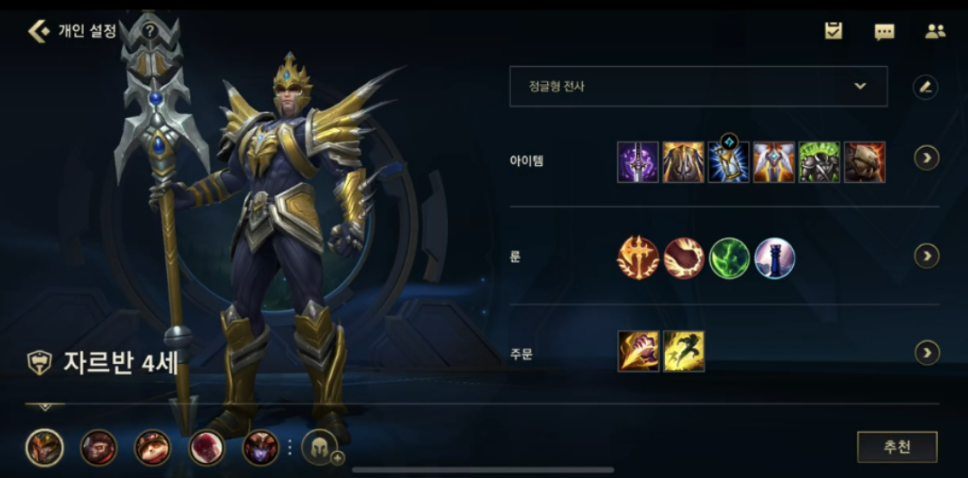
Task: Select the Smite fist spell icon
Action: [x=638, y=352]
